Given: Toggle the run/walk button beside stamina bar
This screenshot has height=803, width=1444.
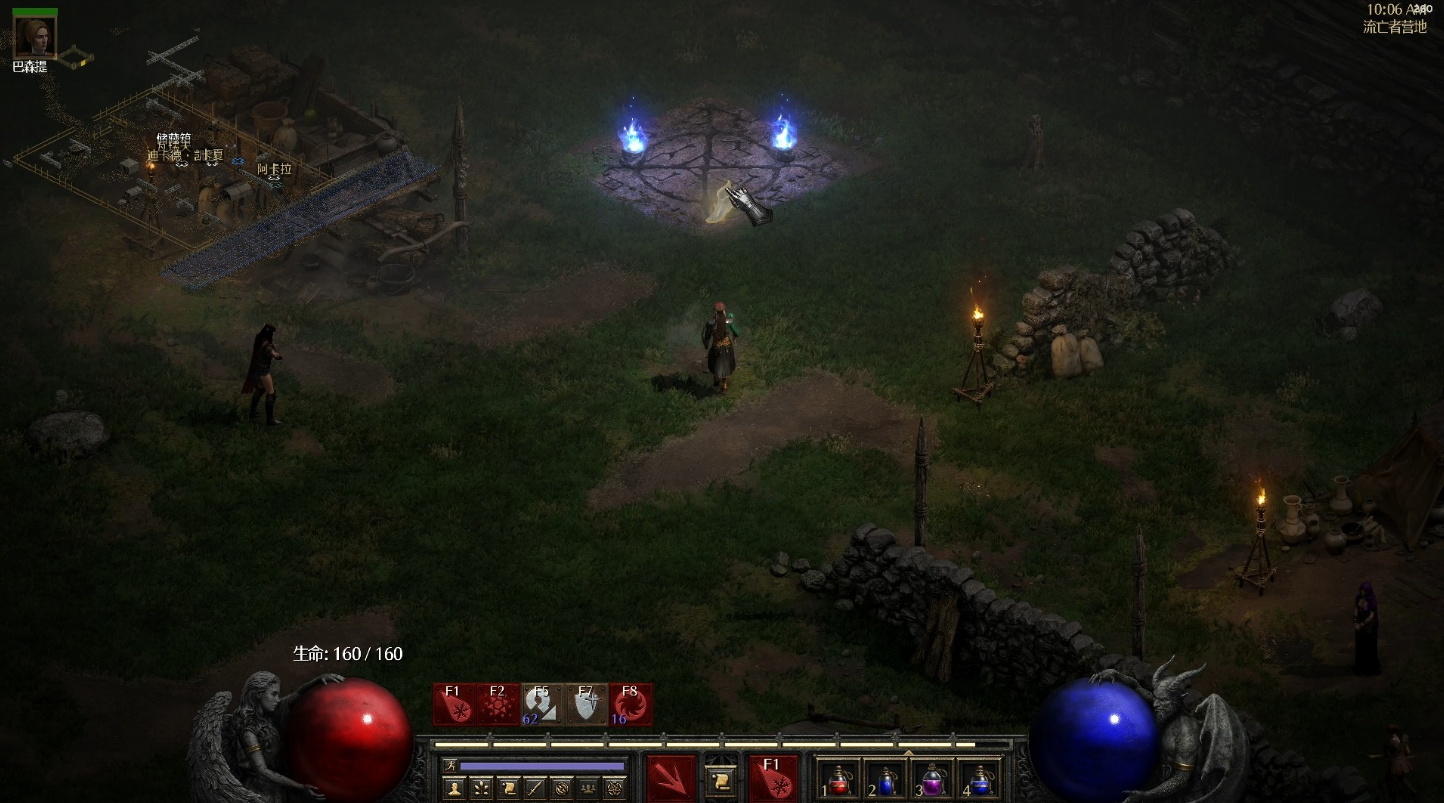Looking at the screenshot, I should (x=449, y=766).
